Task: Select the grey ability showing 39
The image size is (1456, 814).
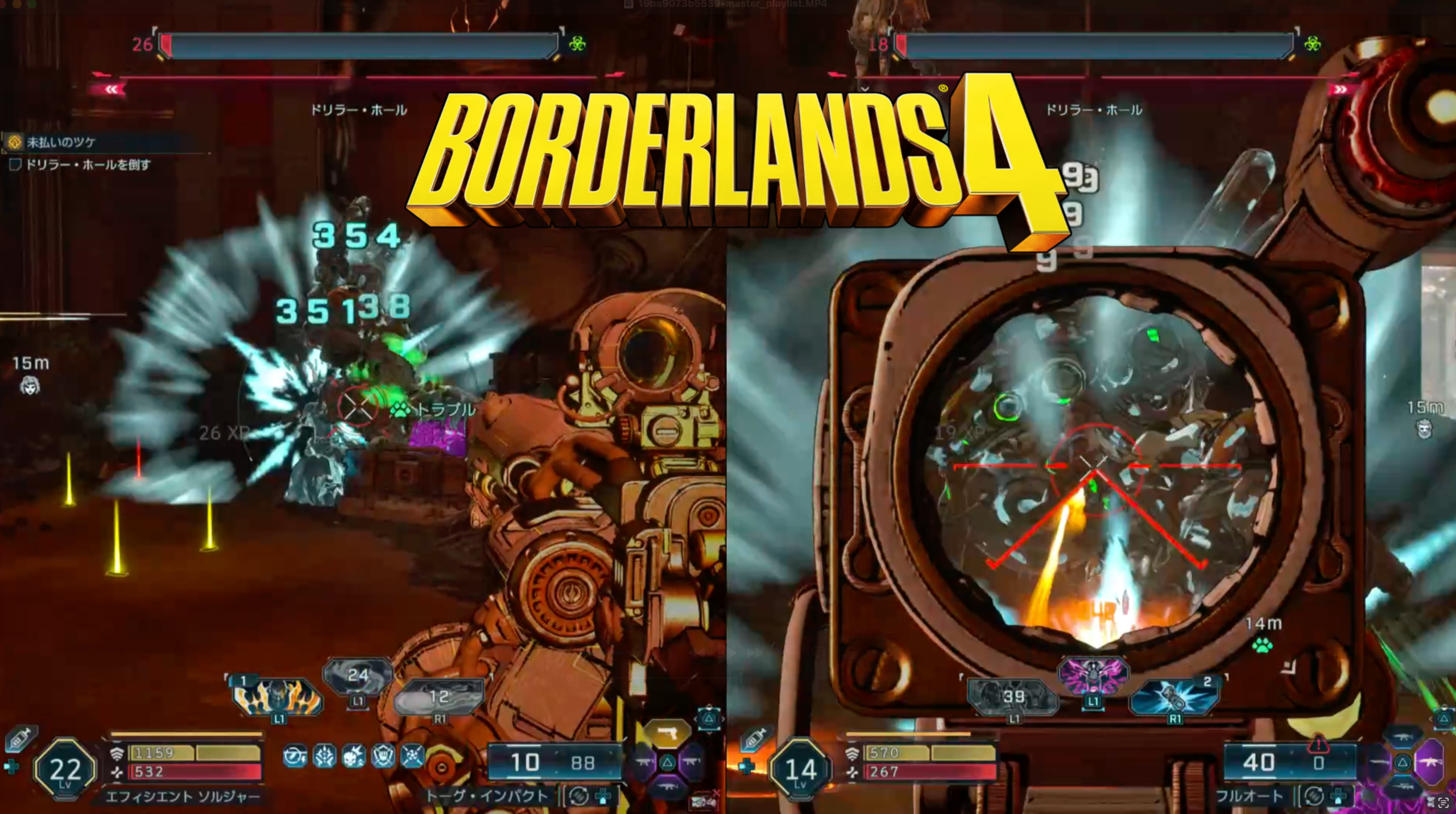Action: pos(1013,697)
